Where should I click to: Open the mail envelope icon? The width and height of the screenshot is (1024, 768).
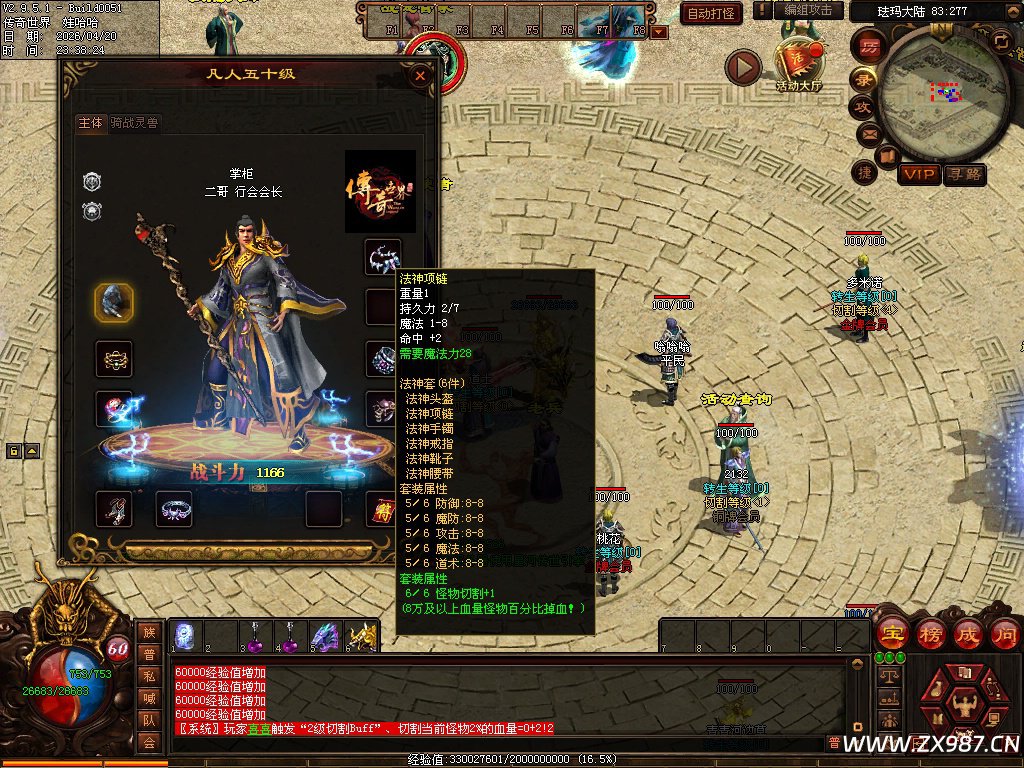867,133
